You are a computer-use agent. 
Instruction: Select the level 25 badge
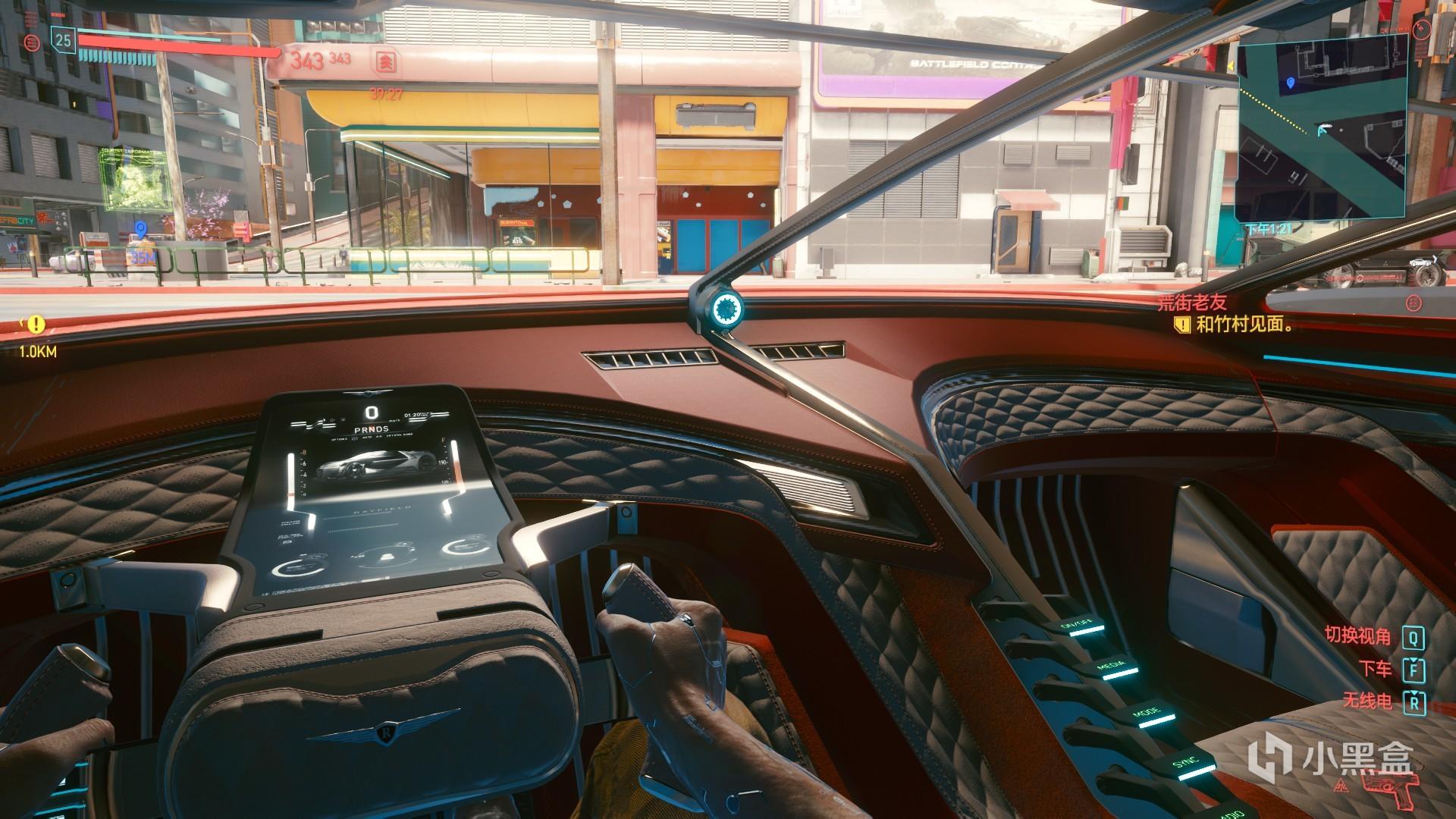point(63,39)
